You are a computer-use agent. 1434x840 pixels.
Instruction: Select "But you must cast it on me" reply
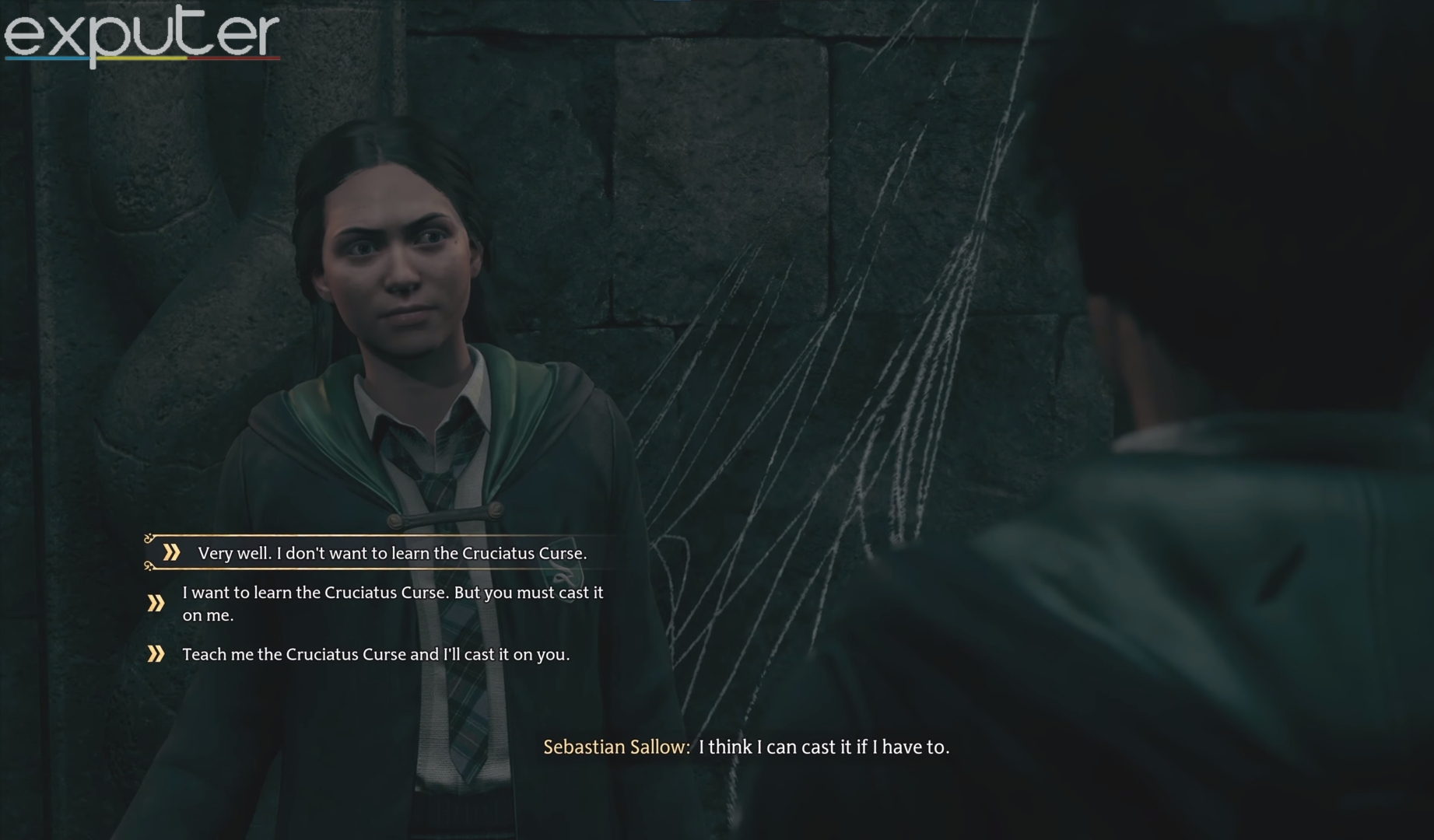click(392, 604)
